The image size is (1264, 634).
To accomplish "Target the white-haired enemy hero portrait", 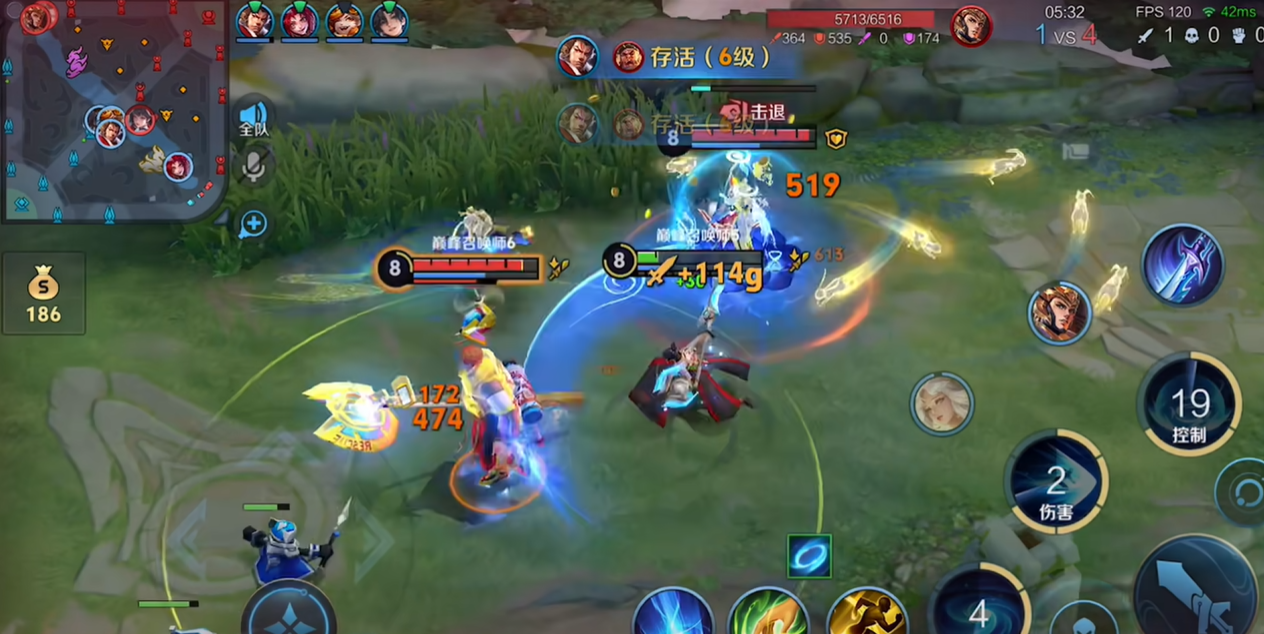I will (x=941, y=404).
